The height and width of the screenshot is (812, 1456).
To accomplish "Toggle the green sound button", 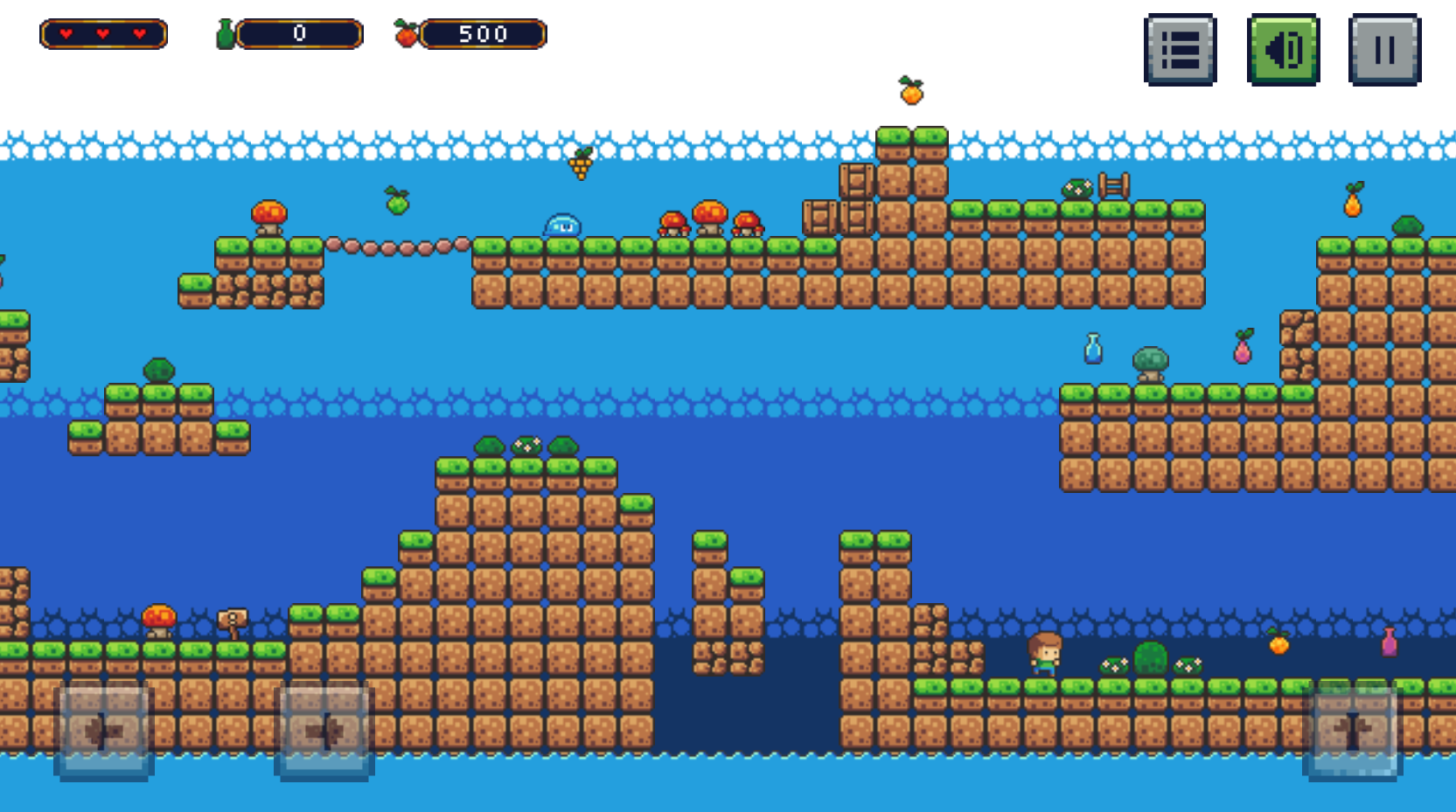I will point(1283,50).
